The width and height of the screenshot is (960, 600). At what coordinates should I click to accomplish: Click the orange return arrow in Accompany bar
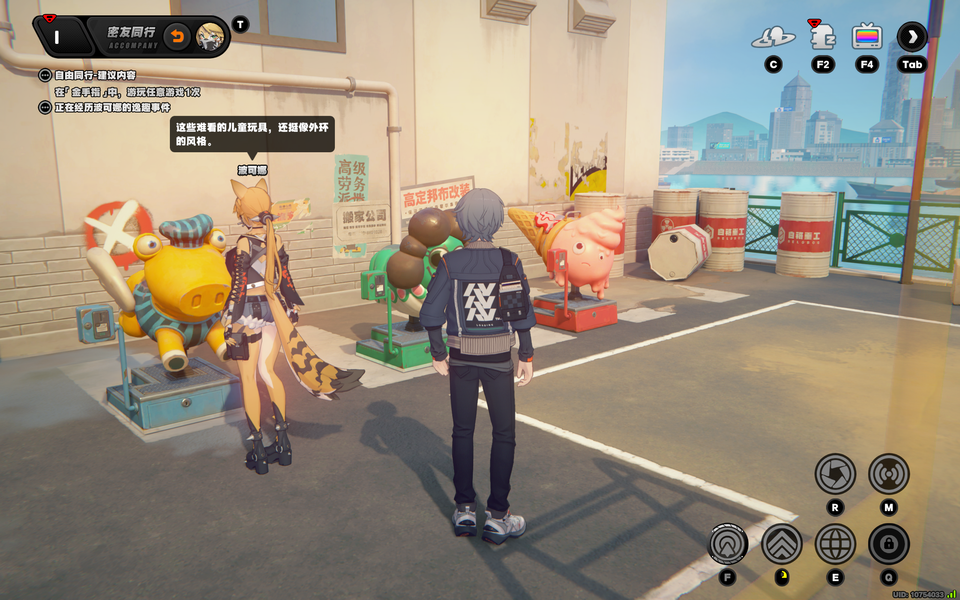[x=177, y=38]
